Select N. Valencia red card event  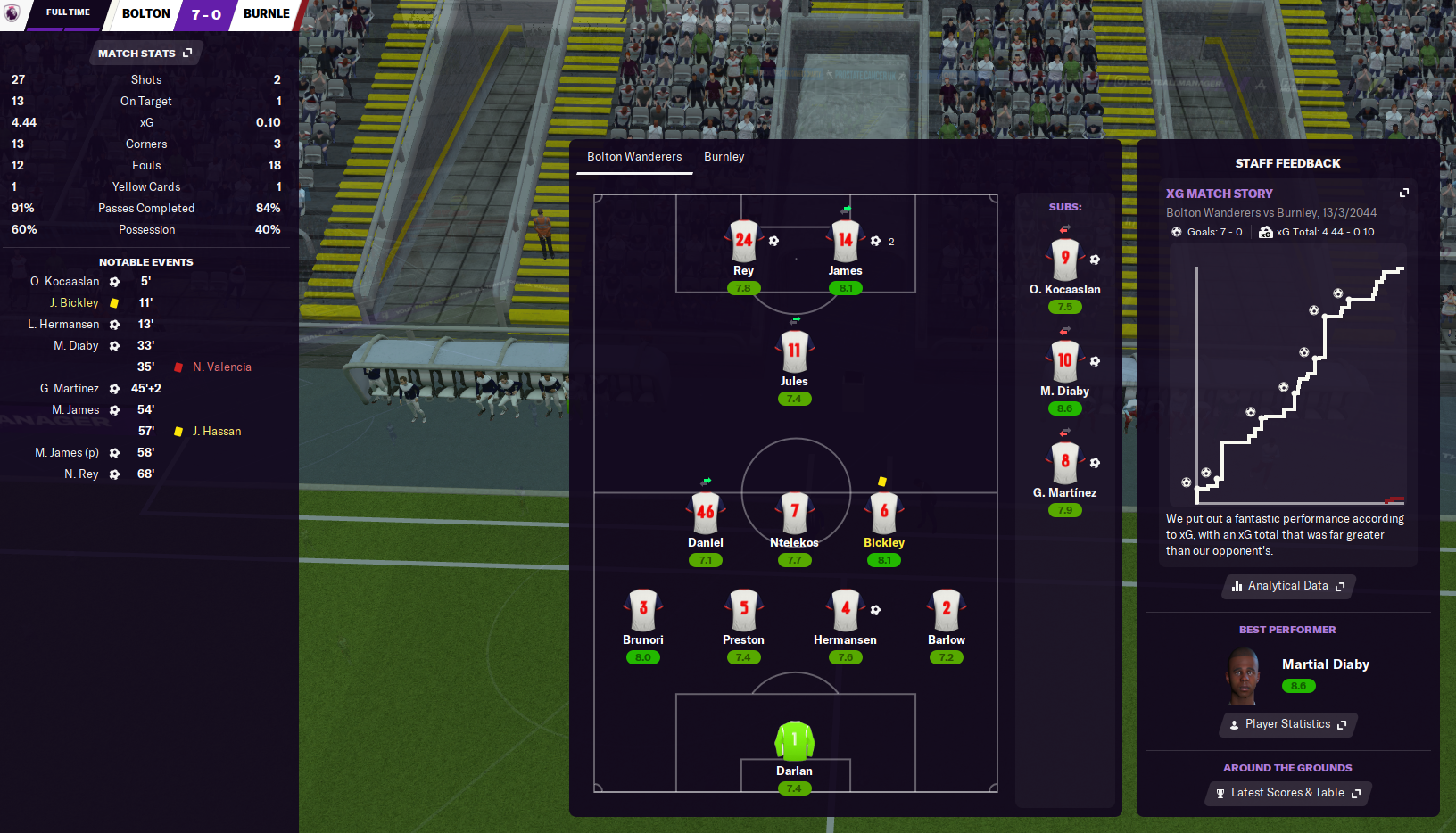[221, 367]
